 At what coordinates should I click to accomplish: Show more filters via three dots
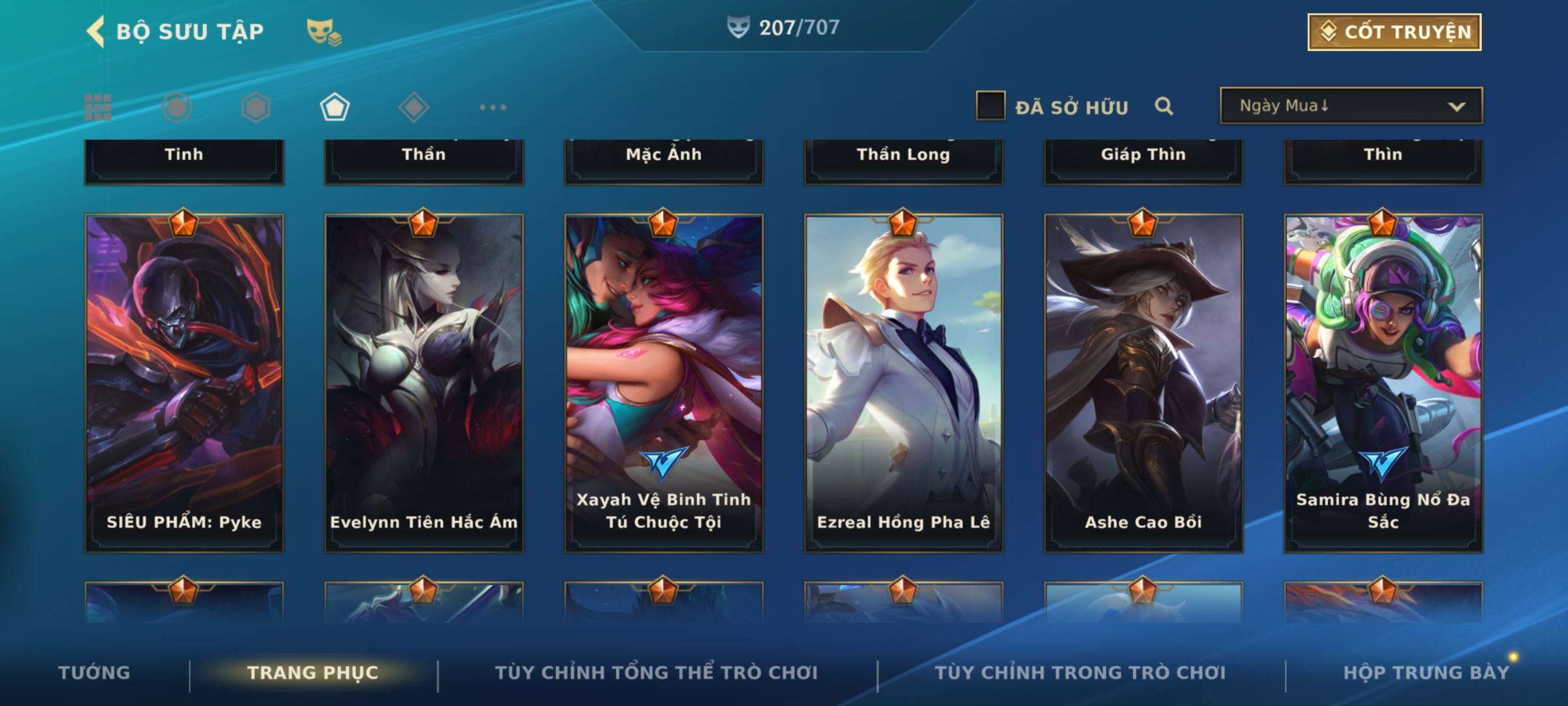click(493, 107)
